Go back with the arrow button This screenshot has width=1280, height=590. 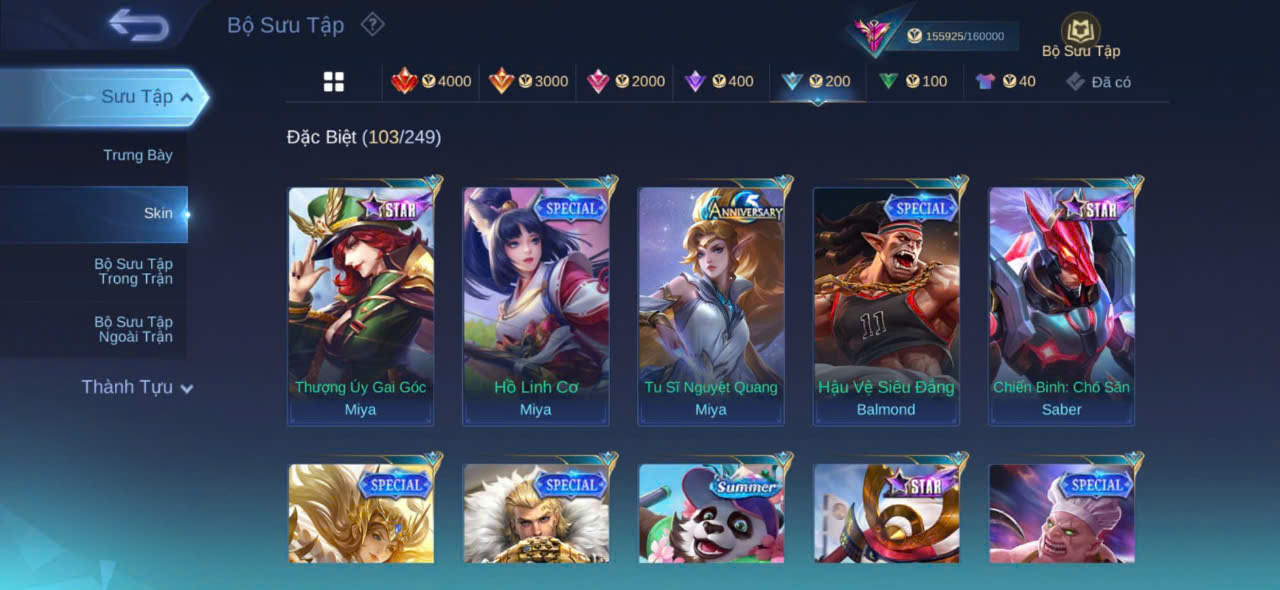coord(138,25)
